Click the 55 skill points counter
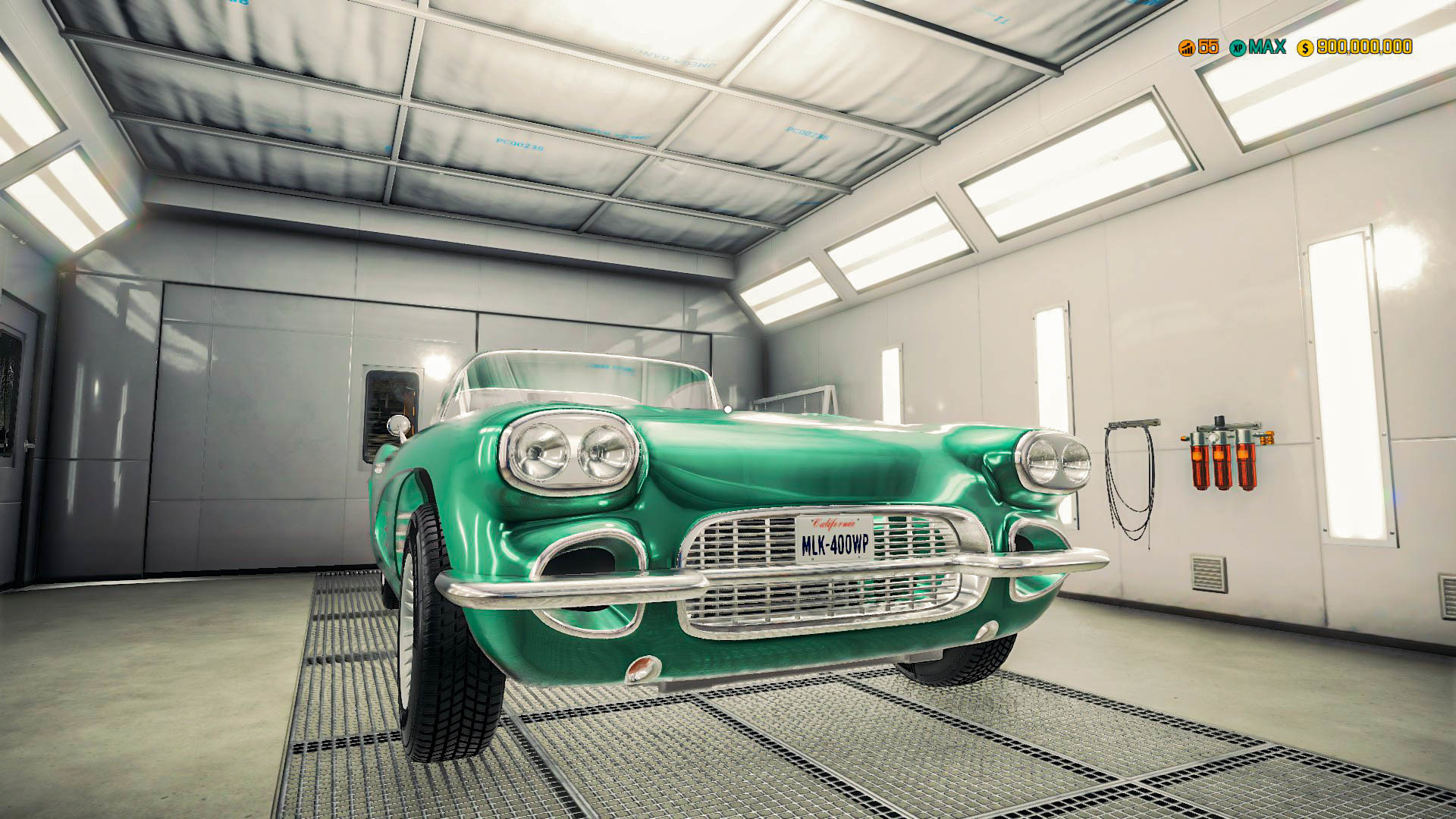Screen dimensions: 1456x819 1207,48
